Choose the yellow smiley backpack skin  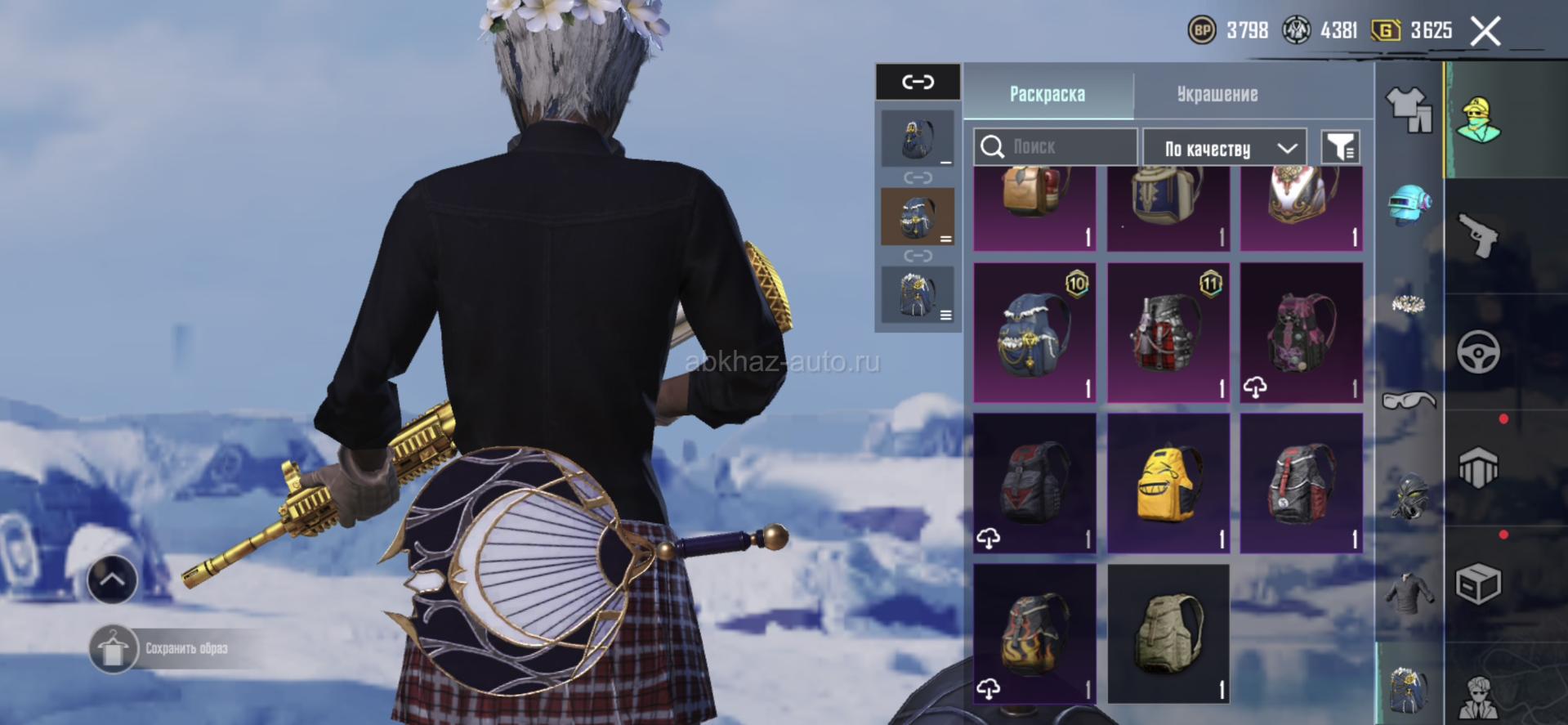[1168, 482]
